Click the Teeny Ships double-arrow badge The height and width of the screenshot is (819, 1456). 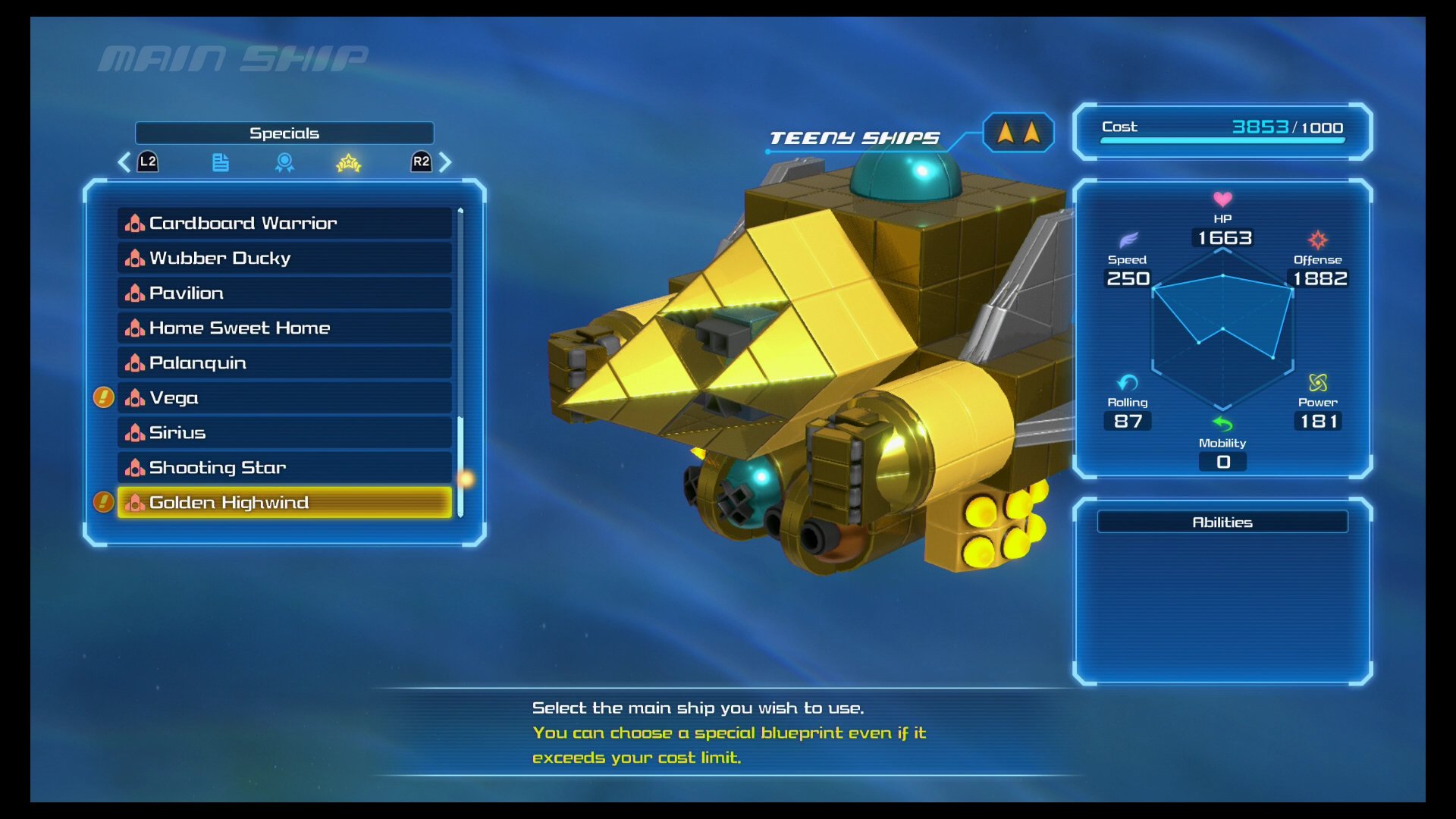(x=1018, y=133)
